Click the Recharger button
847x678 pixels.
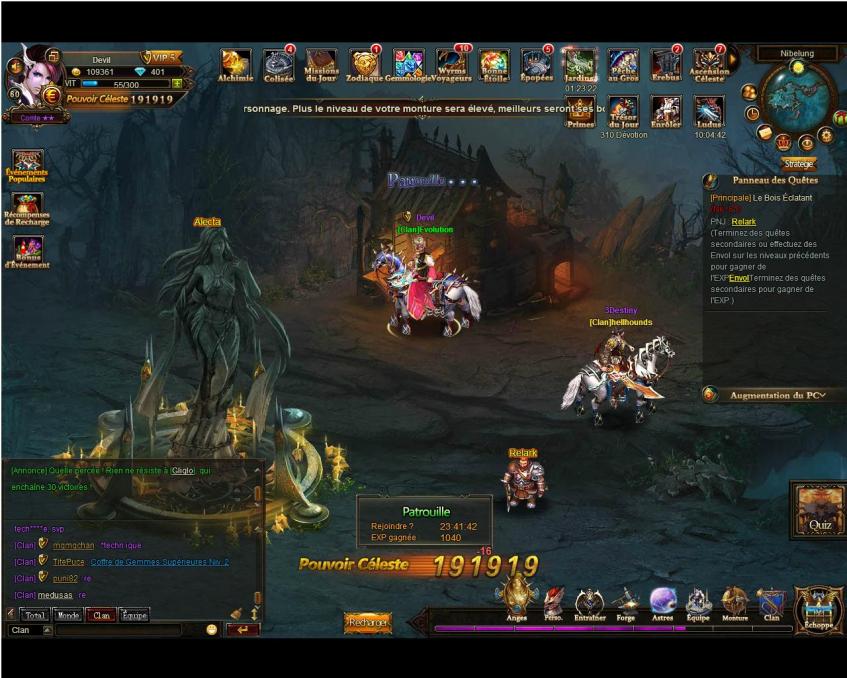(x=368, y=623)
